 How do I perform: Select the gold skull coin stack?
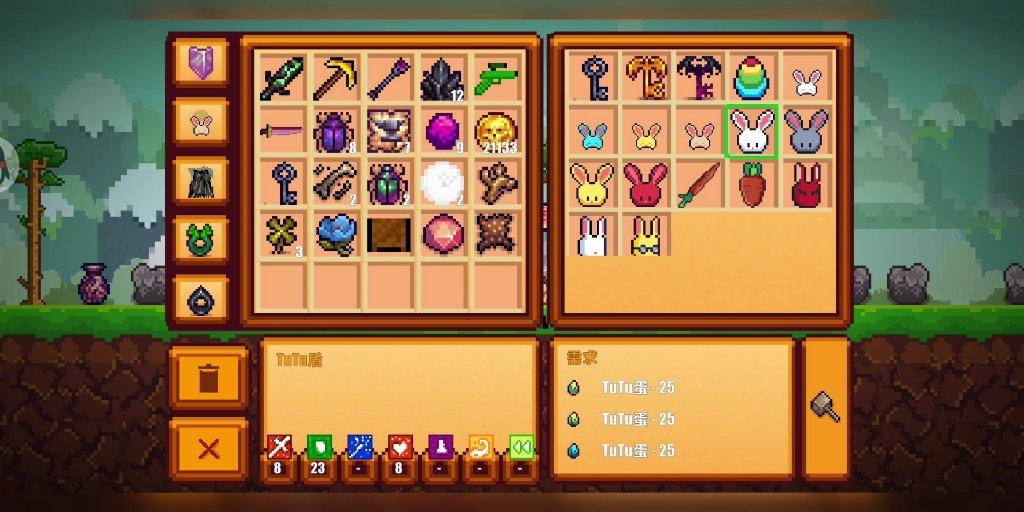(496, 131)
